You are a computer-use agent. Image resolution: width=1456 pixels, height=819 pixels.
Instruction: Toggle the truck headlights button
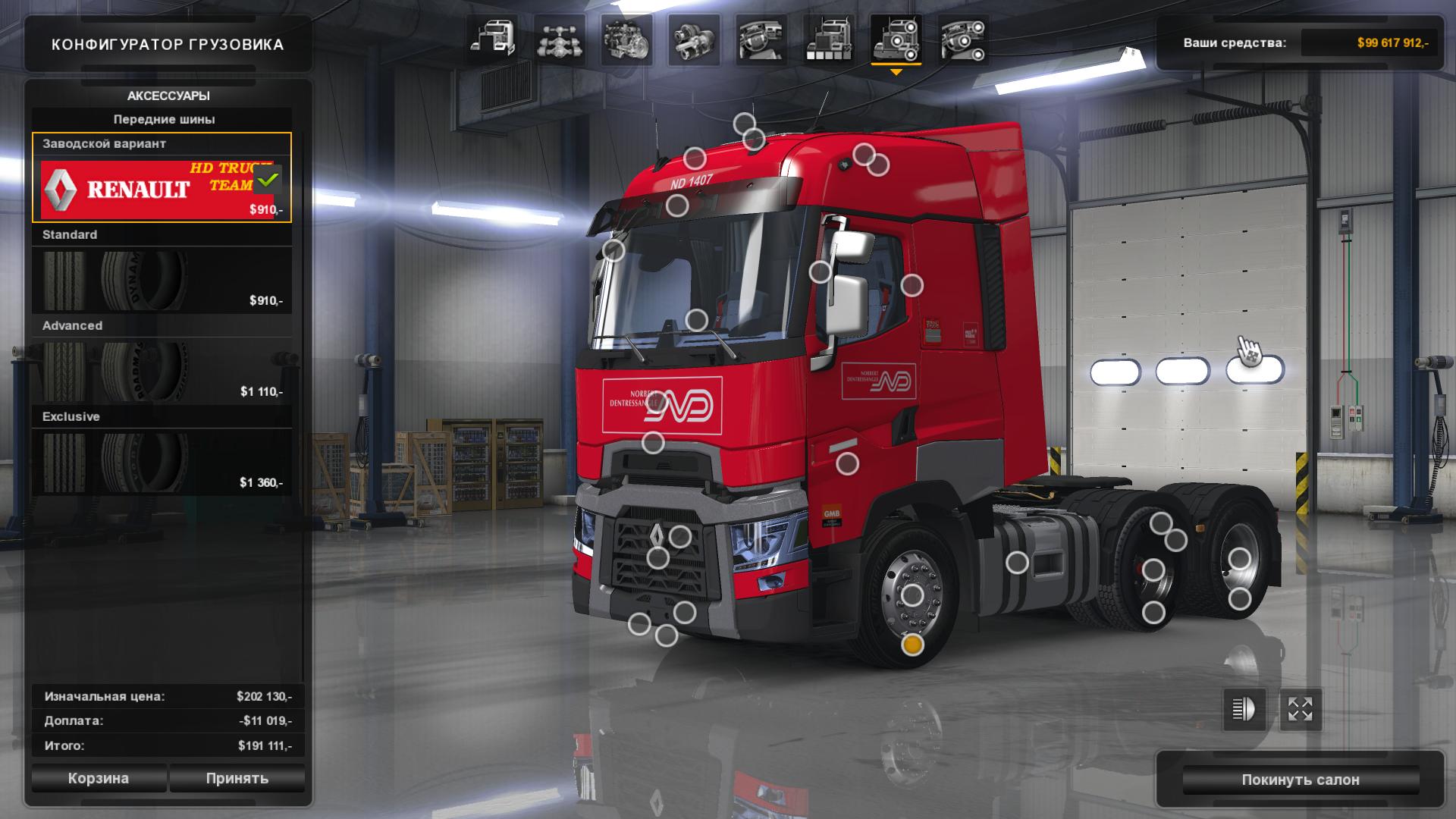[1244, 710]
